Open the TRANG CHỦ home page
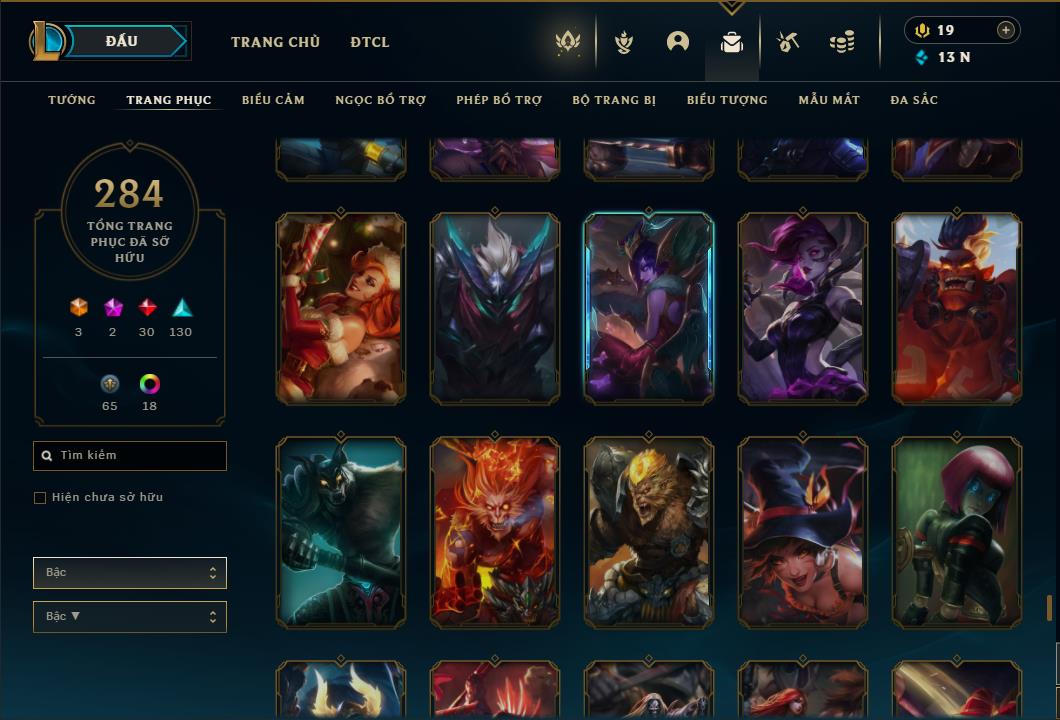 tap(275, 42)
